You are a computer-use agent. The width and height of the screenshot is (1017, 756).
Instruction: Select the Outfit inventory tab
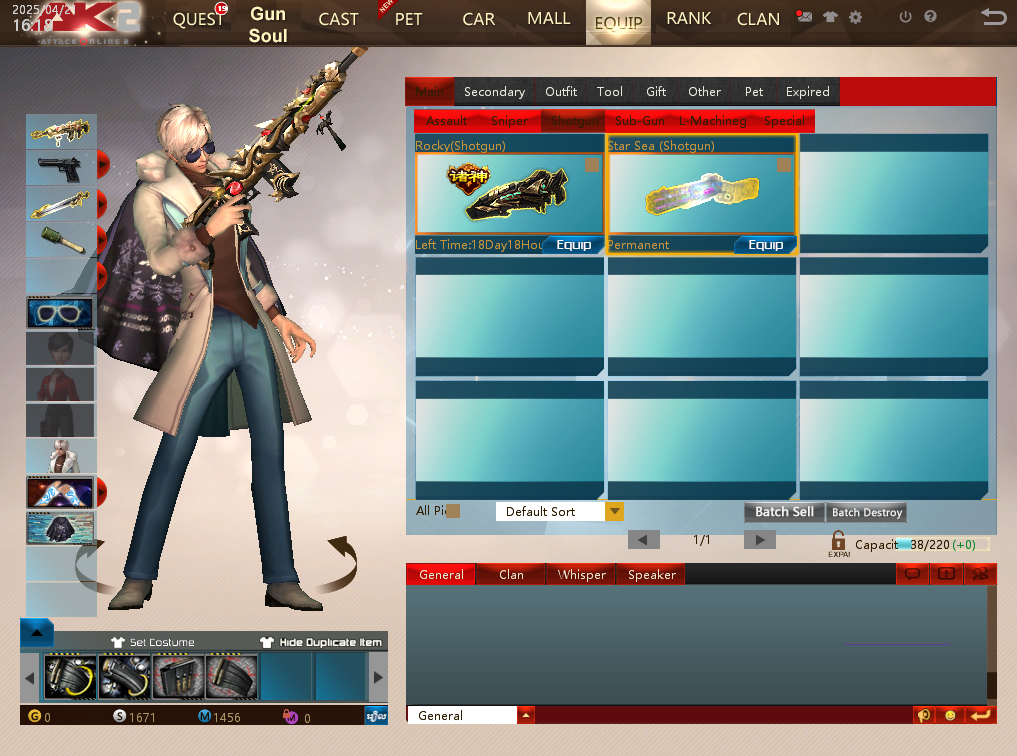point(561,92)
